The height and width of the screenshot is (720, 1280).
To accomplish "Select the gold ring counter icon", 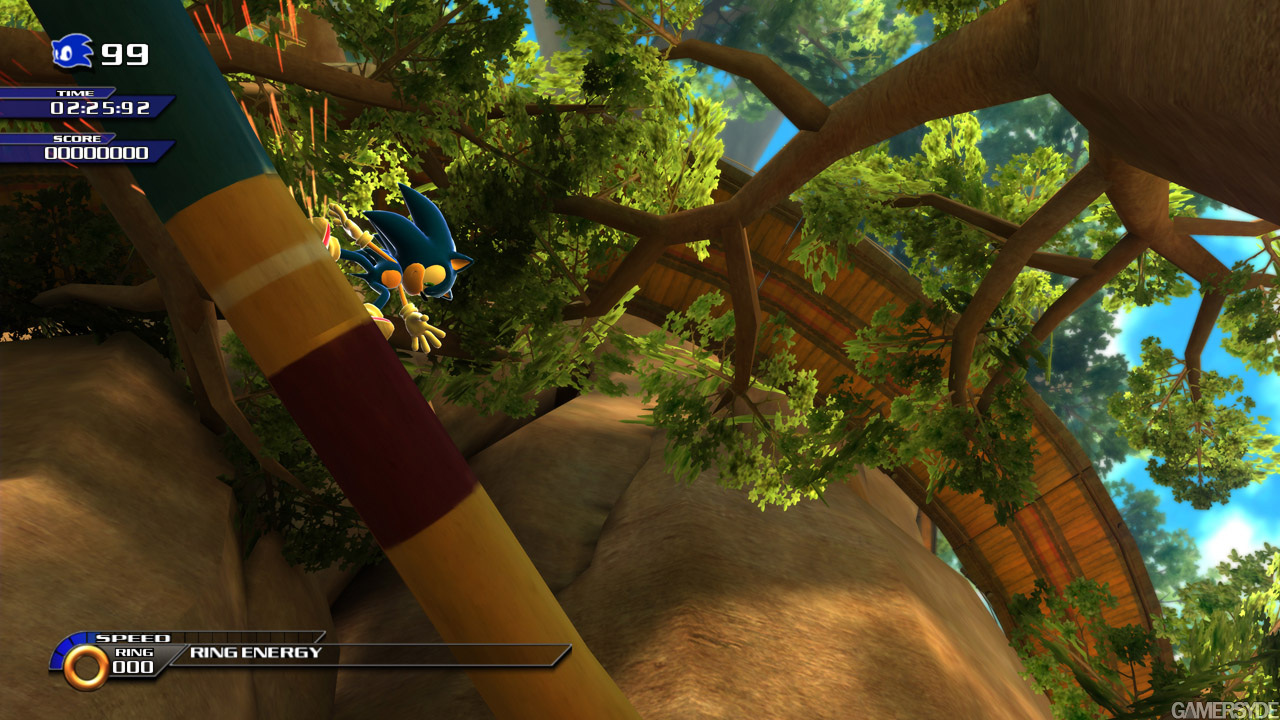I will pos(86,666).
